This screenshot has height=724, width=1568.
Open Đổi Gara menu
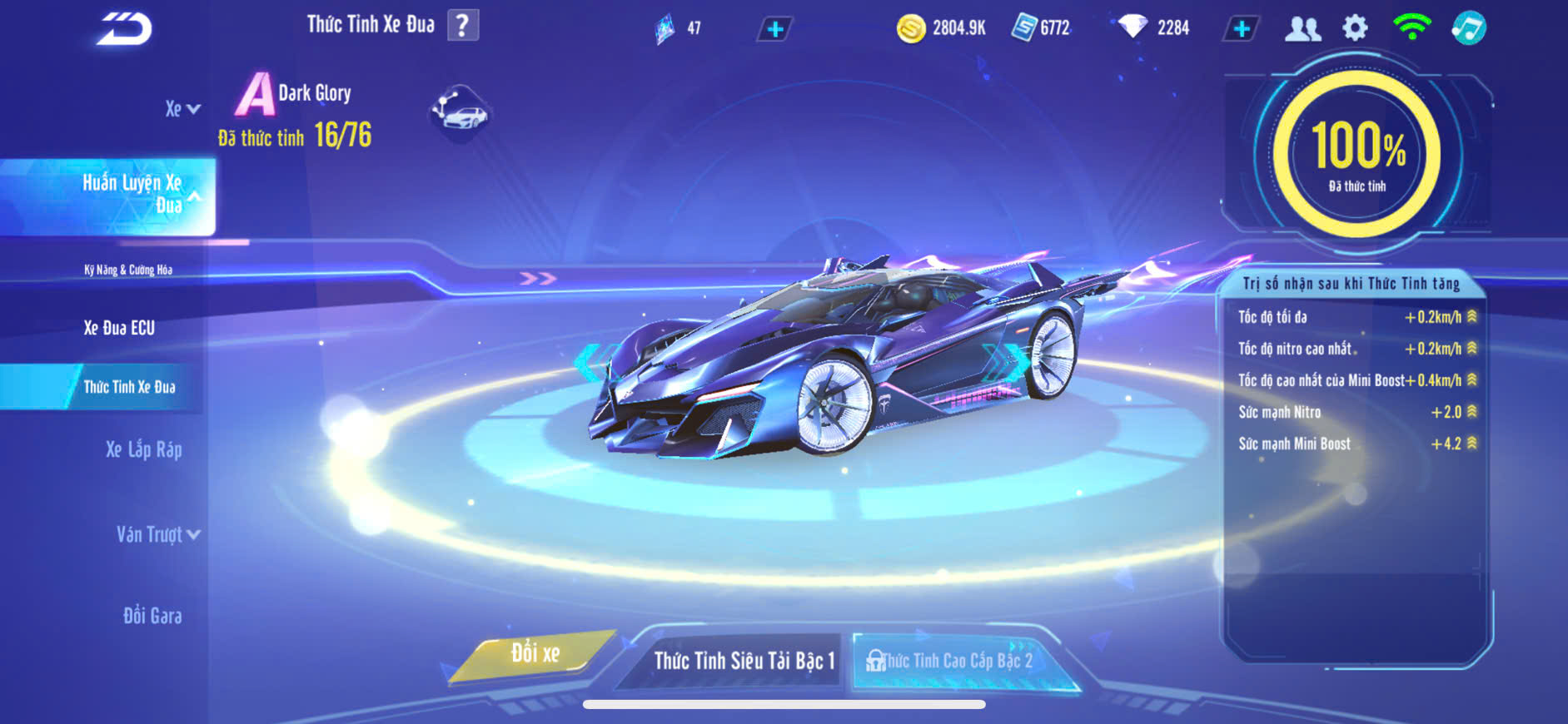coord(152,616)
